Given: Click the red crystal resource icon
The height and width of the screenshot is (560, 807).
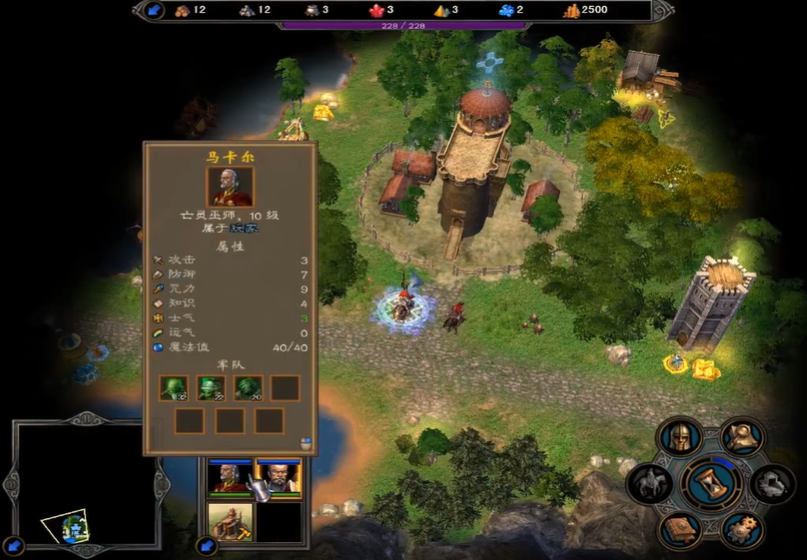Looking at the screenshot, I should [377, 10].
